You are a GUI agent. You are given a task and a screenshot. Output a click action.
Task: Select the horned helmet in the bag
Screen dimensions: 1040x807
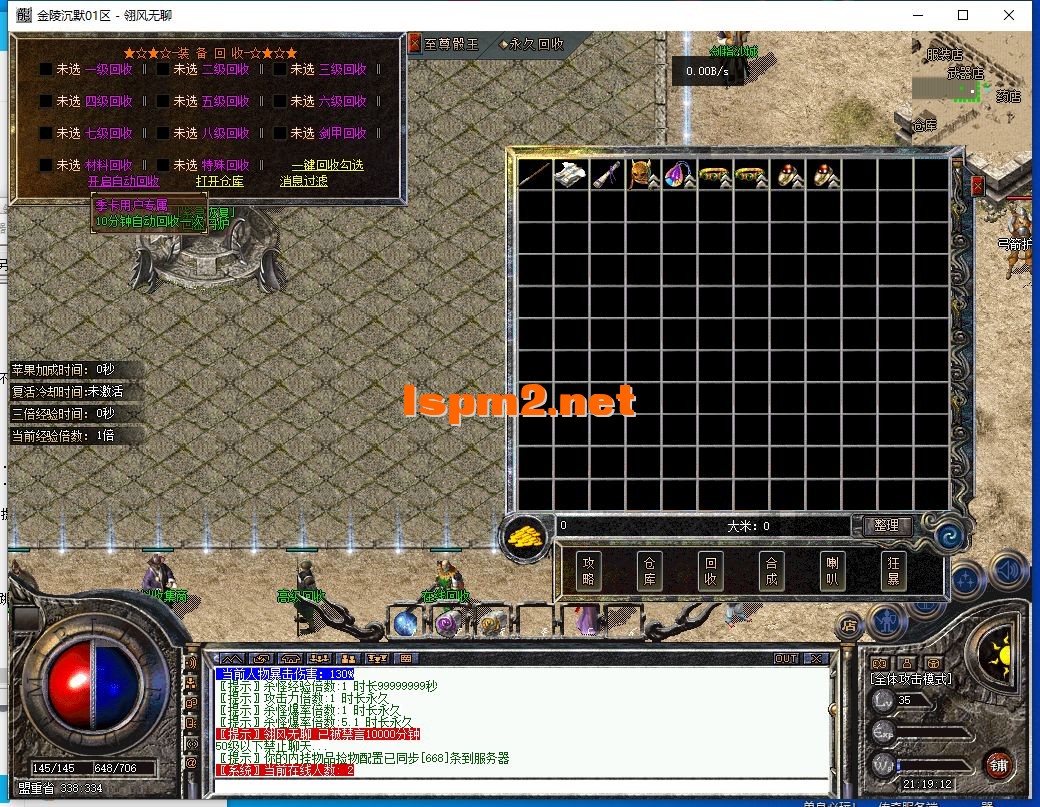(643, 175)
